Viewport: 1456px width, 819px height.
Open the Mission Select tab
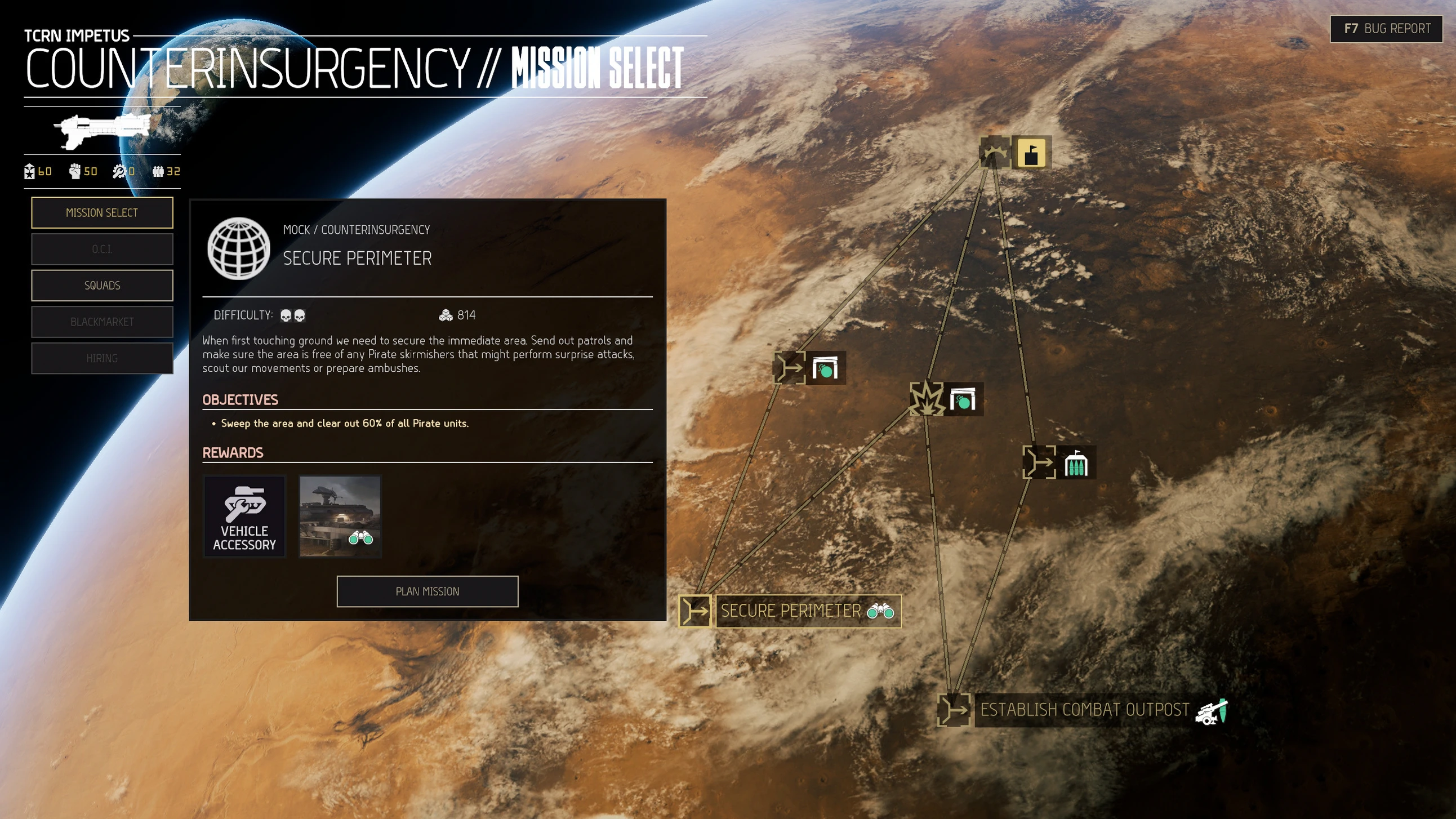tap(102, 212)
